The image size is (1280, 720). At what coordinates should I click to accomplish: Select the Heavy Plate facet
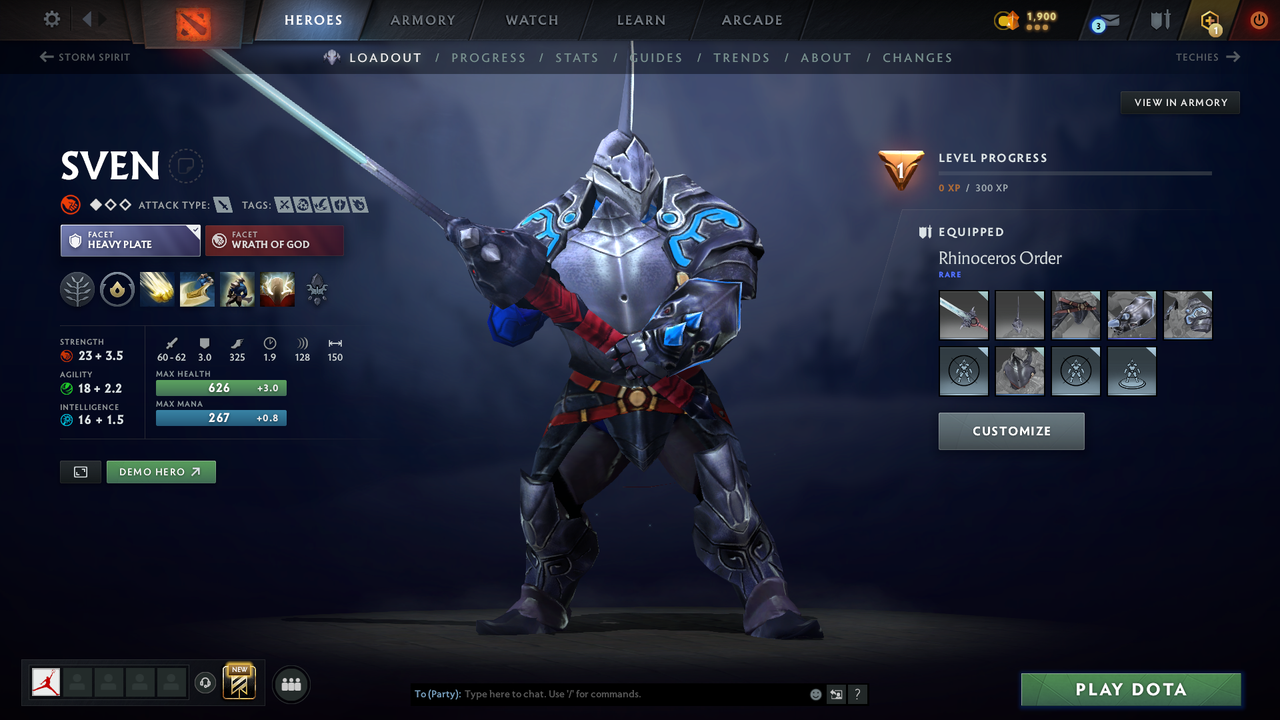point(130,240)
